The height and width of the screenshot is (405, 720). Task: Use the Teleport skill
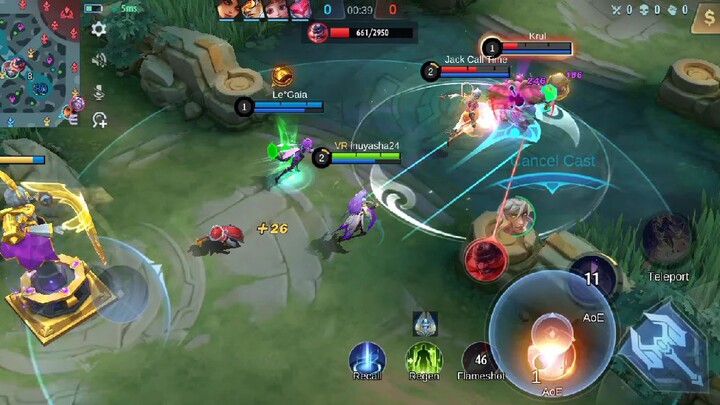coord(667,240)
